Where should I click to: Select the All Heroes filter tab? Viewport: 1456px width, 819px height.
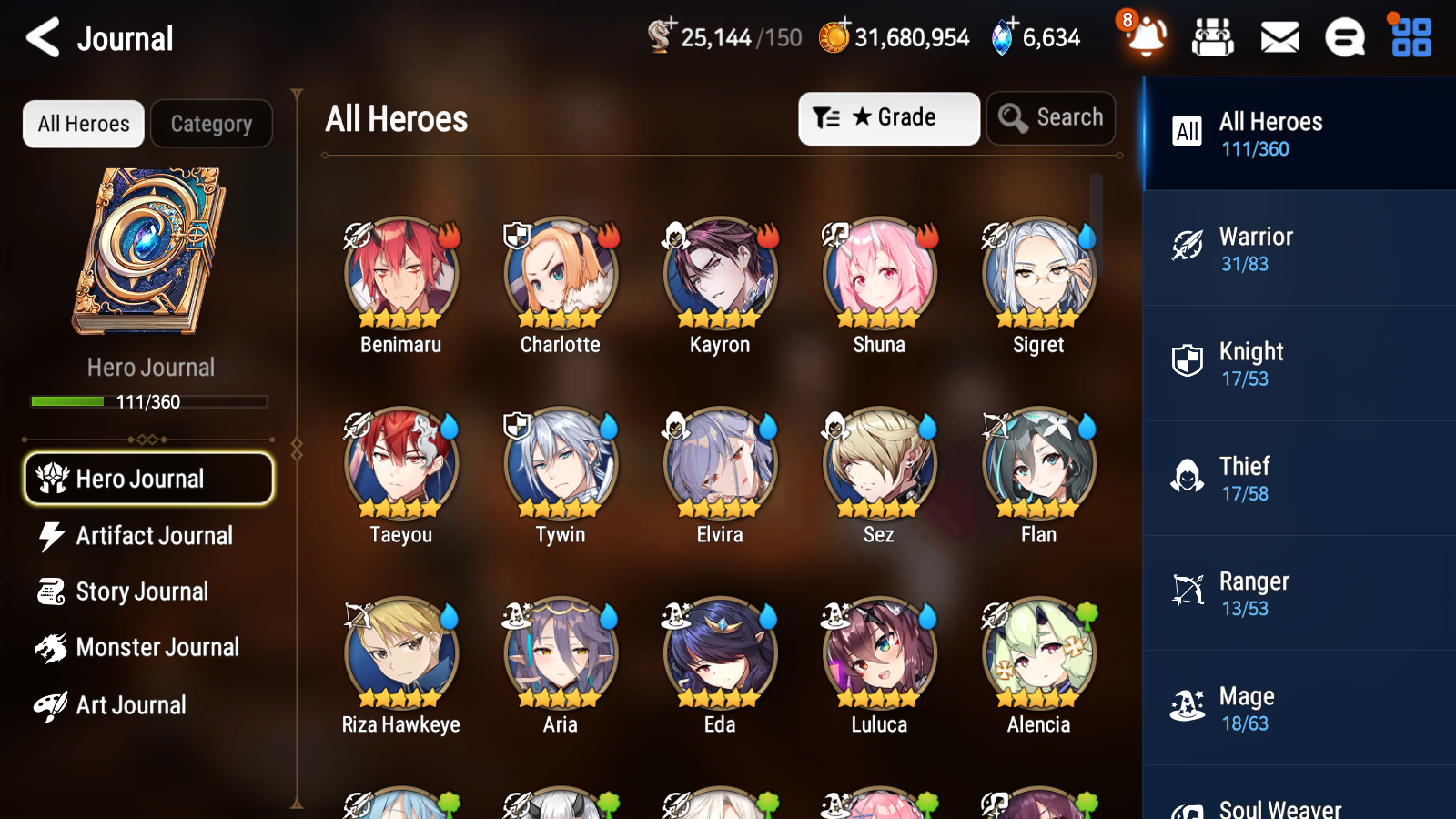pyautogui.click(x=83, y=124)
